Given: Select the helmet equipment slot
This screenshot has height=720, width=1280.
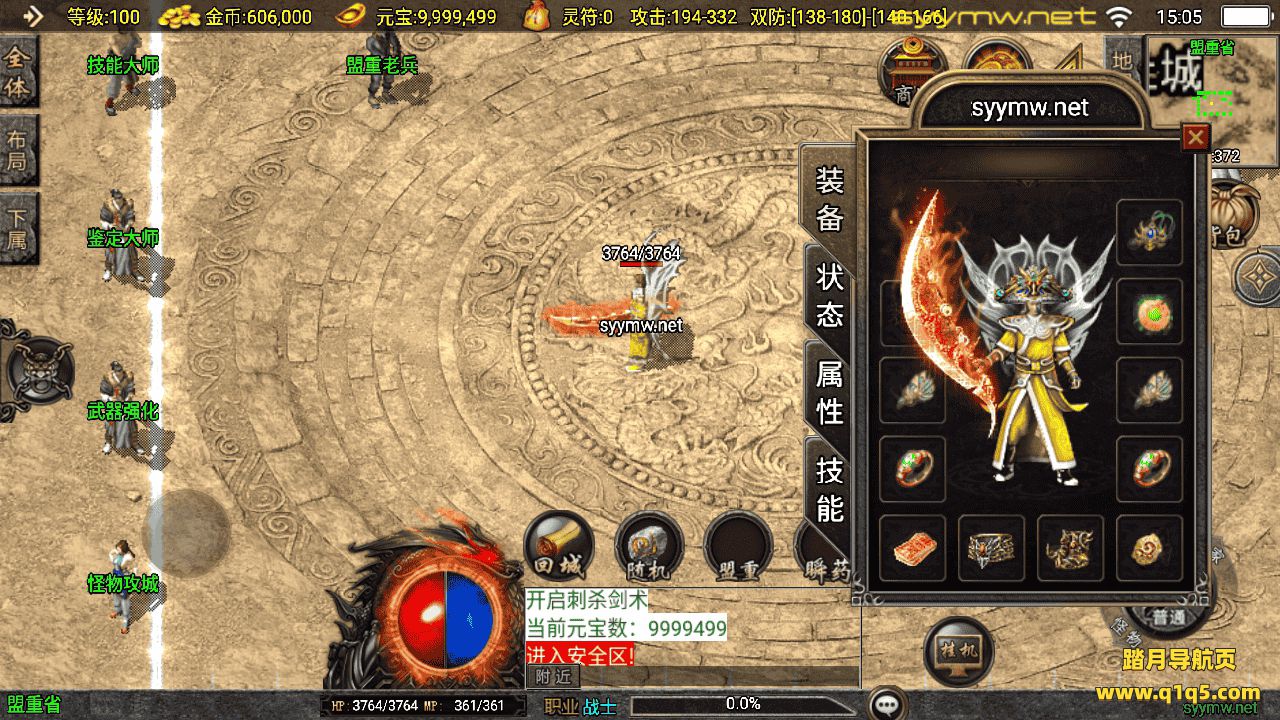Looking at the screenshot, I should [1149, 232].
